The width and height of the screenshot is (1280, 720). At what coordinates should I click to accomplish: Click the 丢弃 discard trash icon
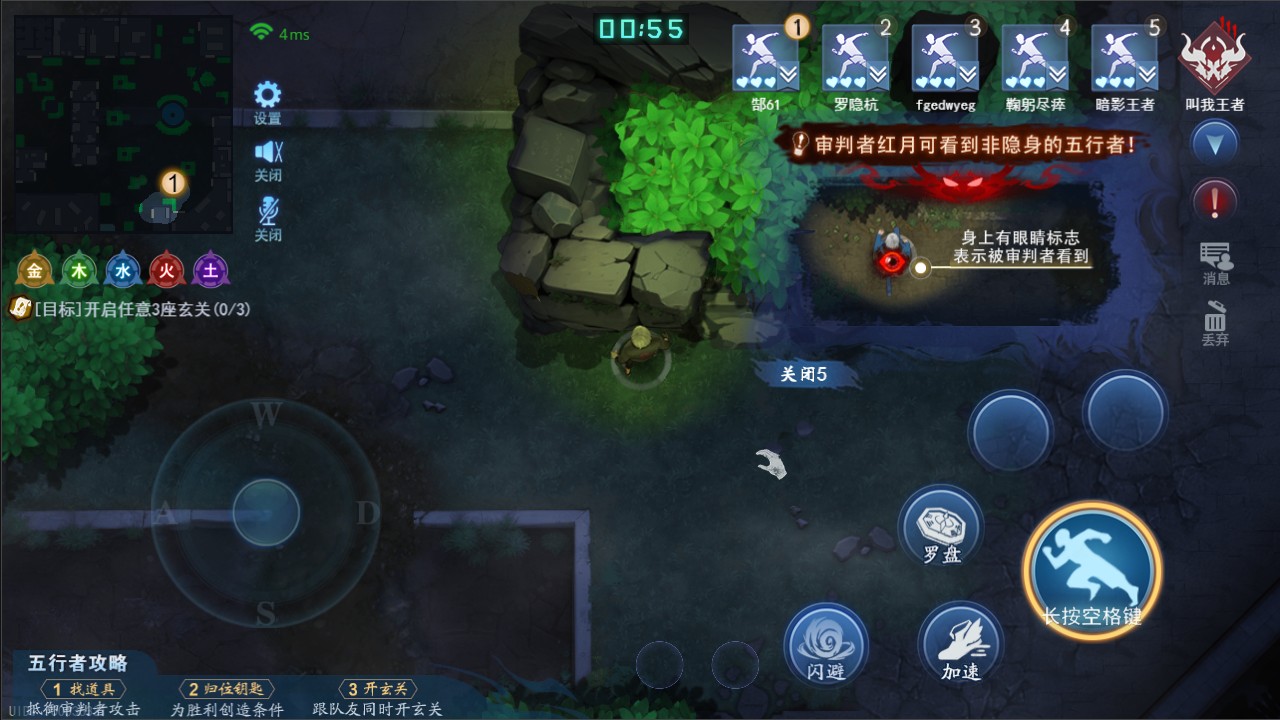click(x=1215, y=322)
